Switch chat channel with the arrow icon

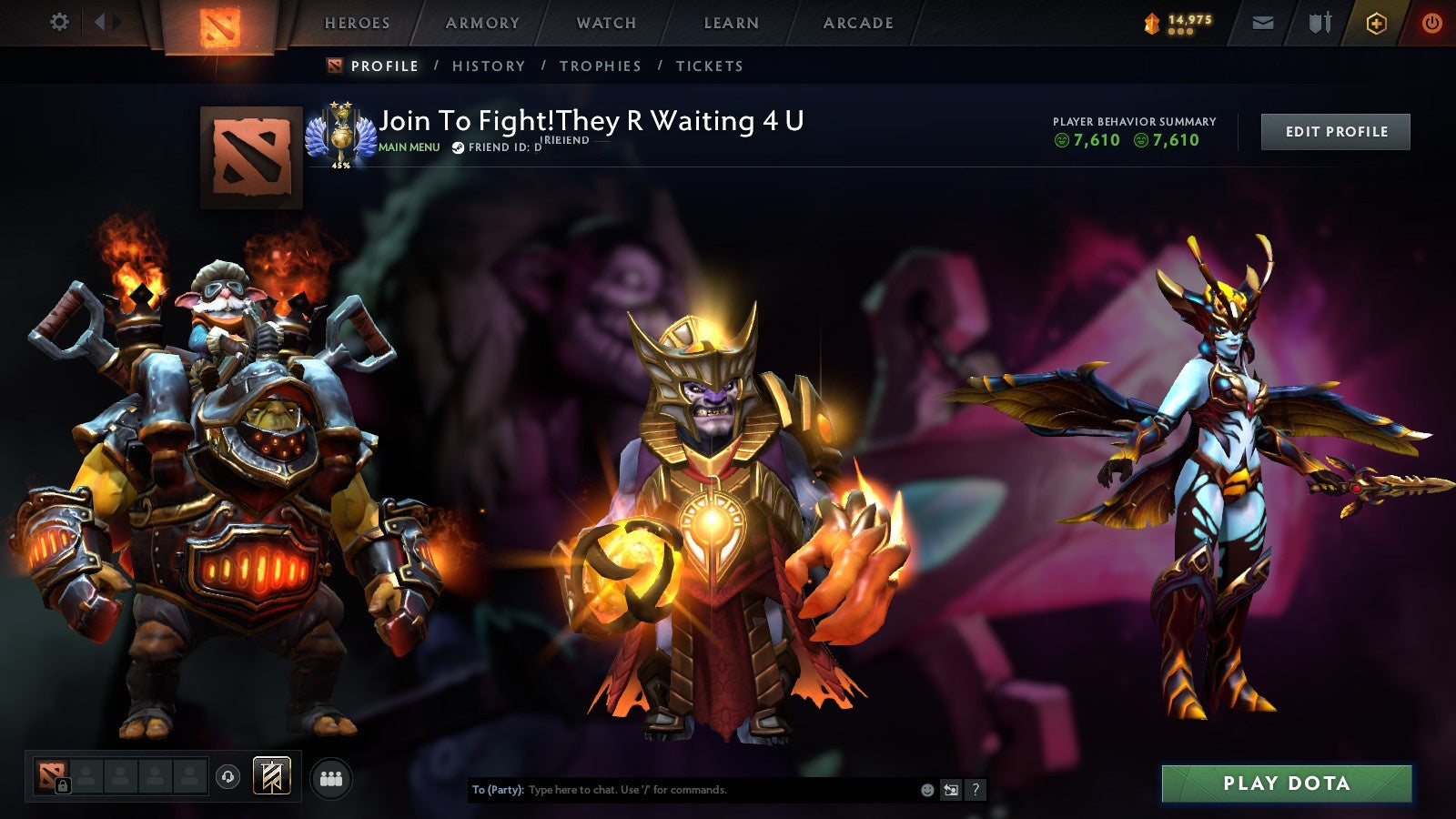[952, 790]
